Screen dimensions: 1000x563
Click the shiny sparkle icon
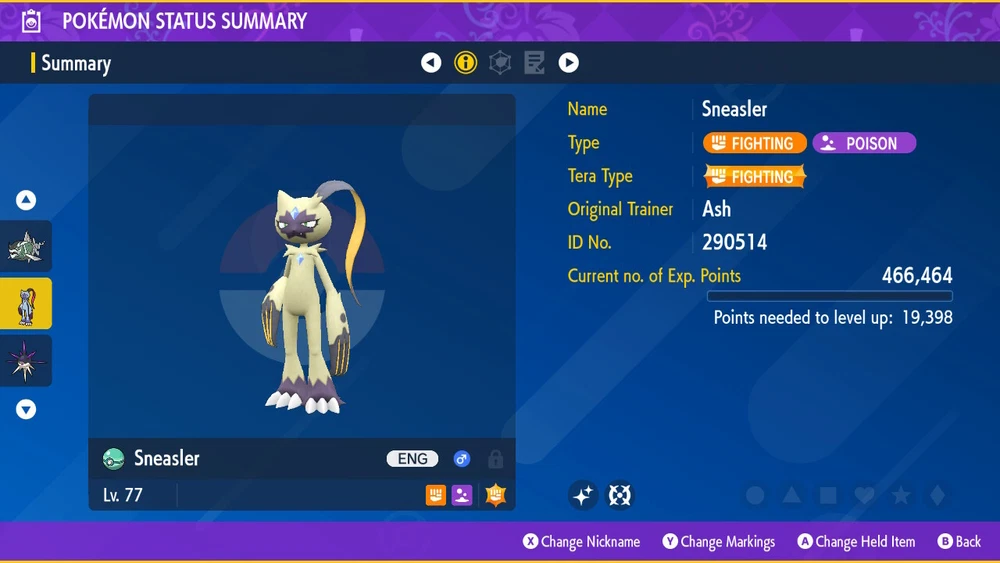point(584,495)
